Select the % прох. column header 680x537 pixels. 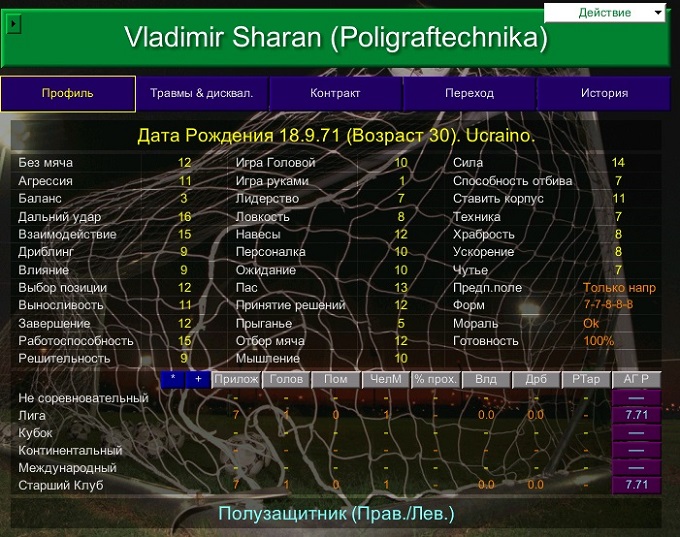(436, 379)
